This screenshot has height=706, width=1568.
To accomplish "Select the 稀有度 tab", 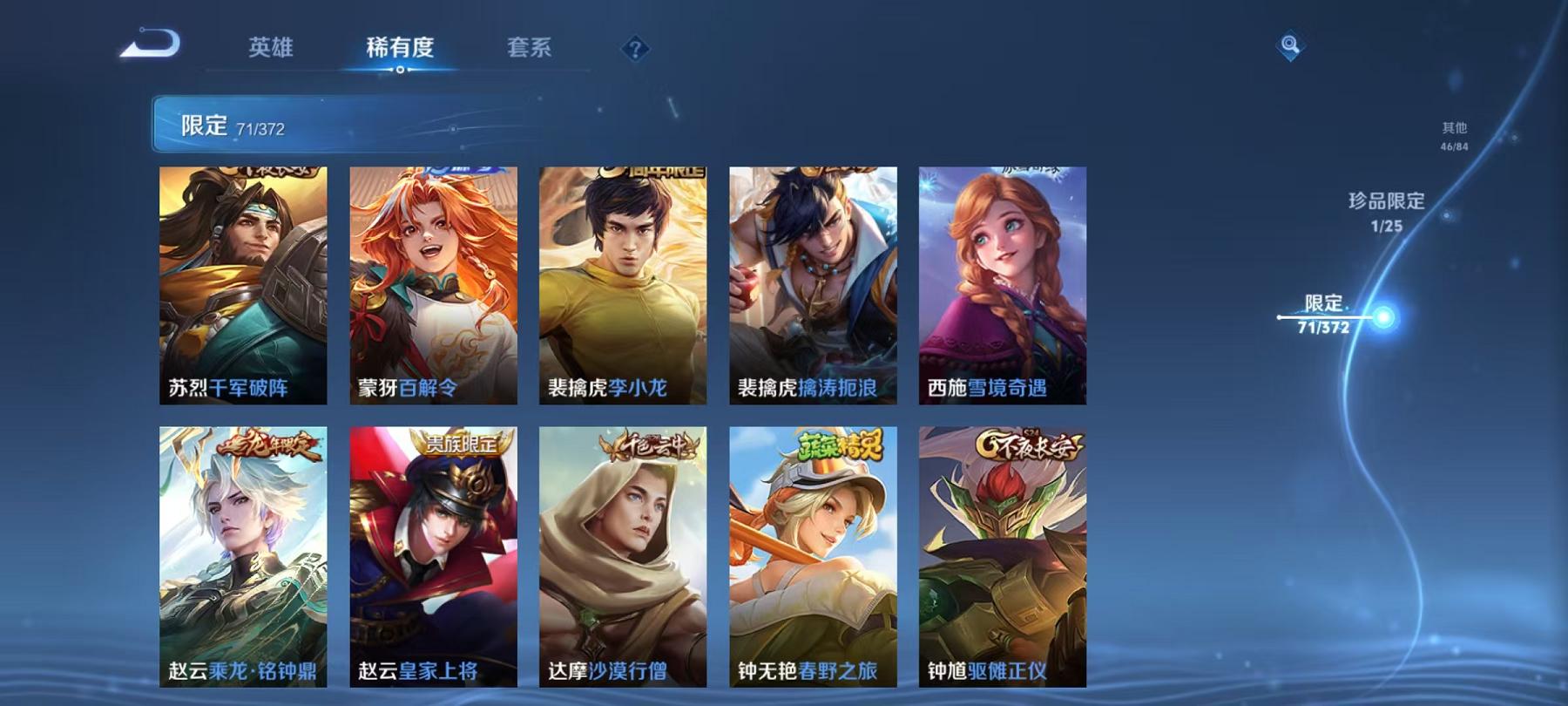I will pos(400,50).
